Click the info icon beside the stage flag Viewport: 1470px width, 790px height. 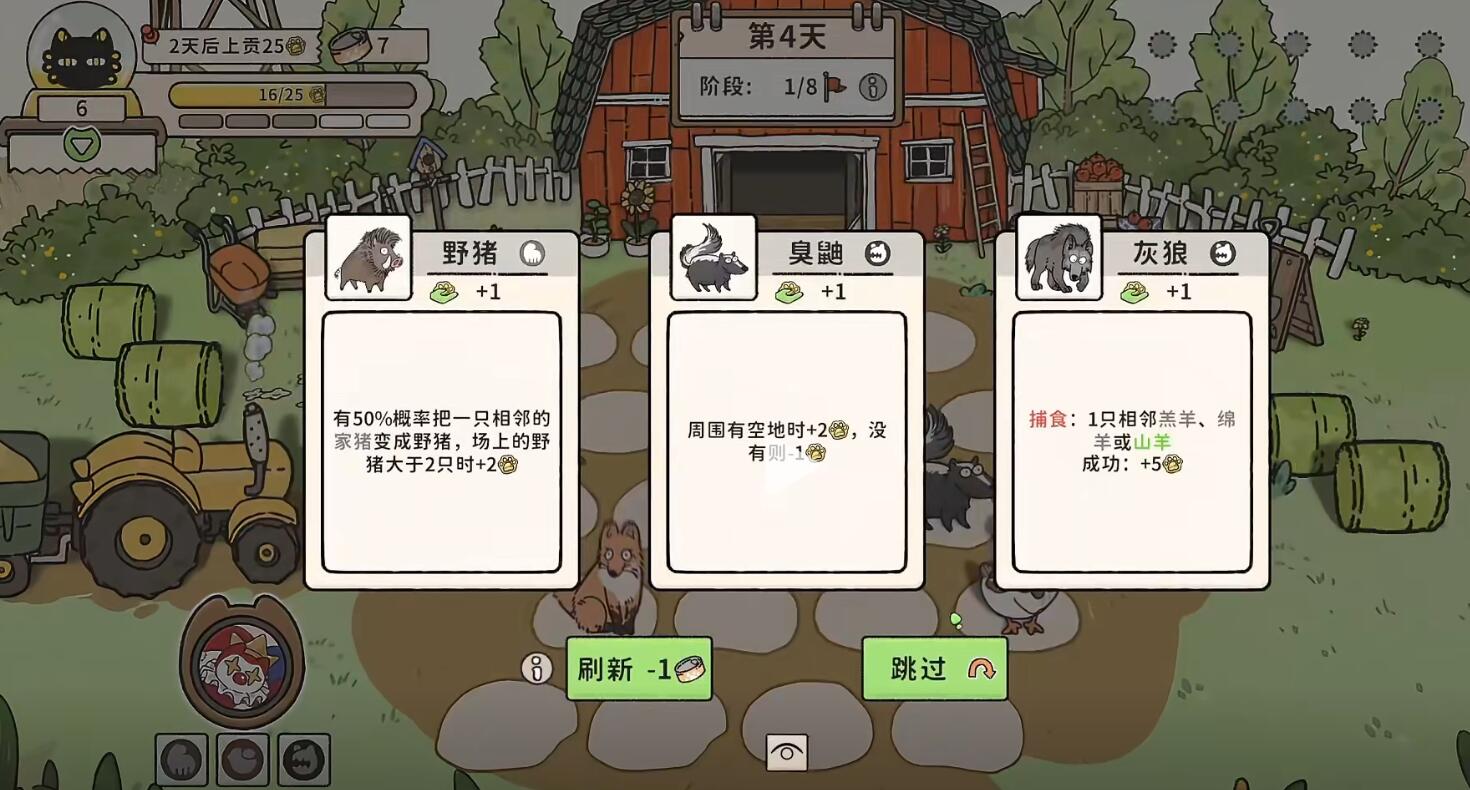[x=873, y=87]
